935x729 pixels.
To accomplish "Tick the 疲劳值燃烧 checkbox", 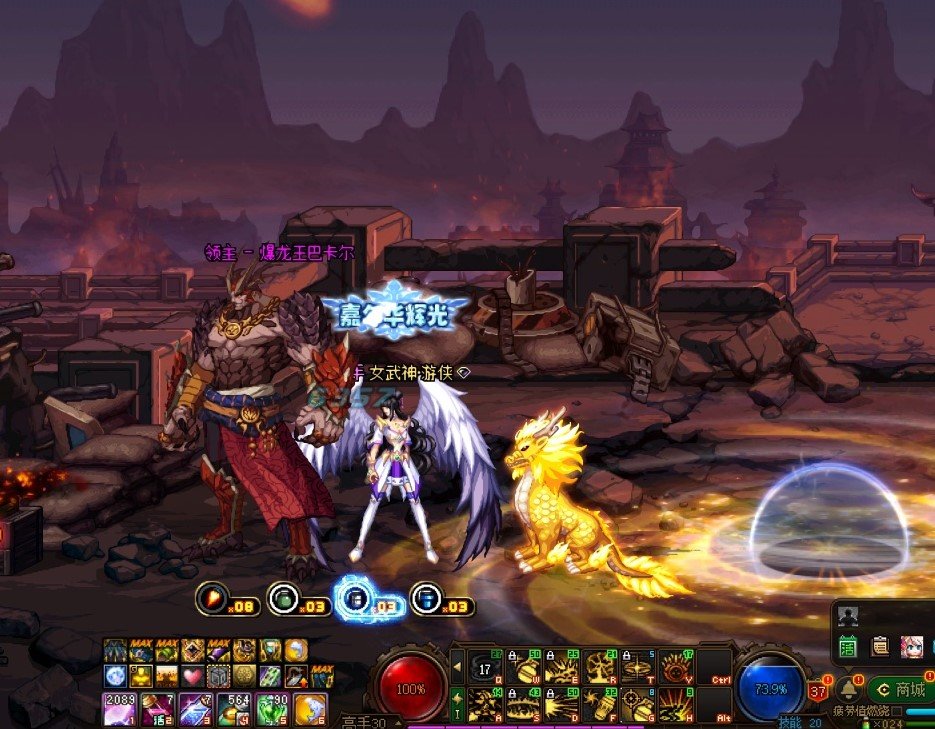I will point(897,711).
